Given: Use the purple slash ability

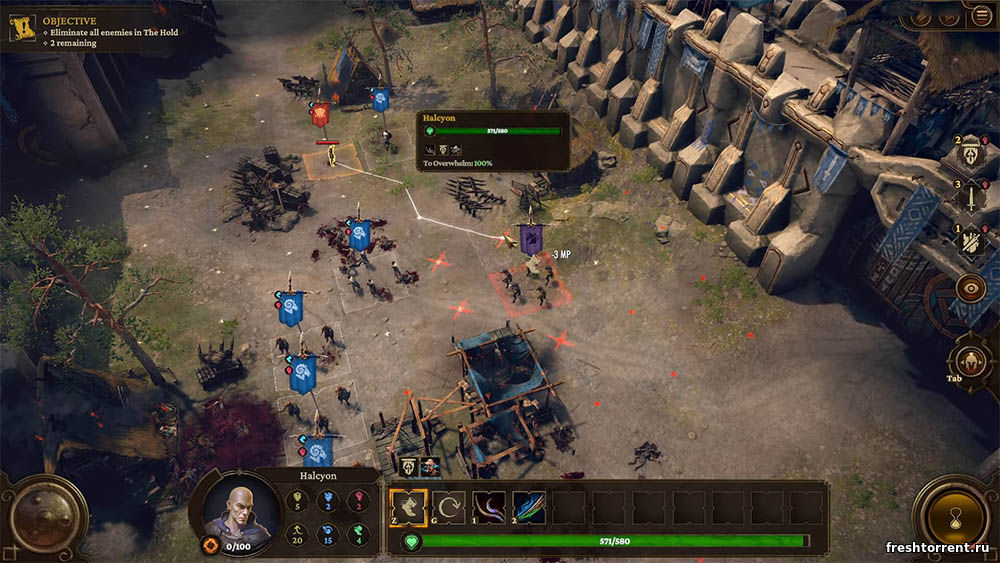Looking at the screenshot, I should 489,507.
